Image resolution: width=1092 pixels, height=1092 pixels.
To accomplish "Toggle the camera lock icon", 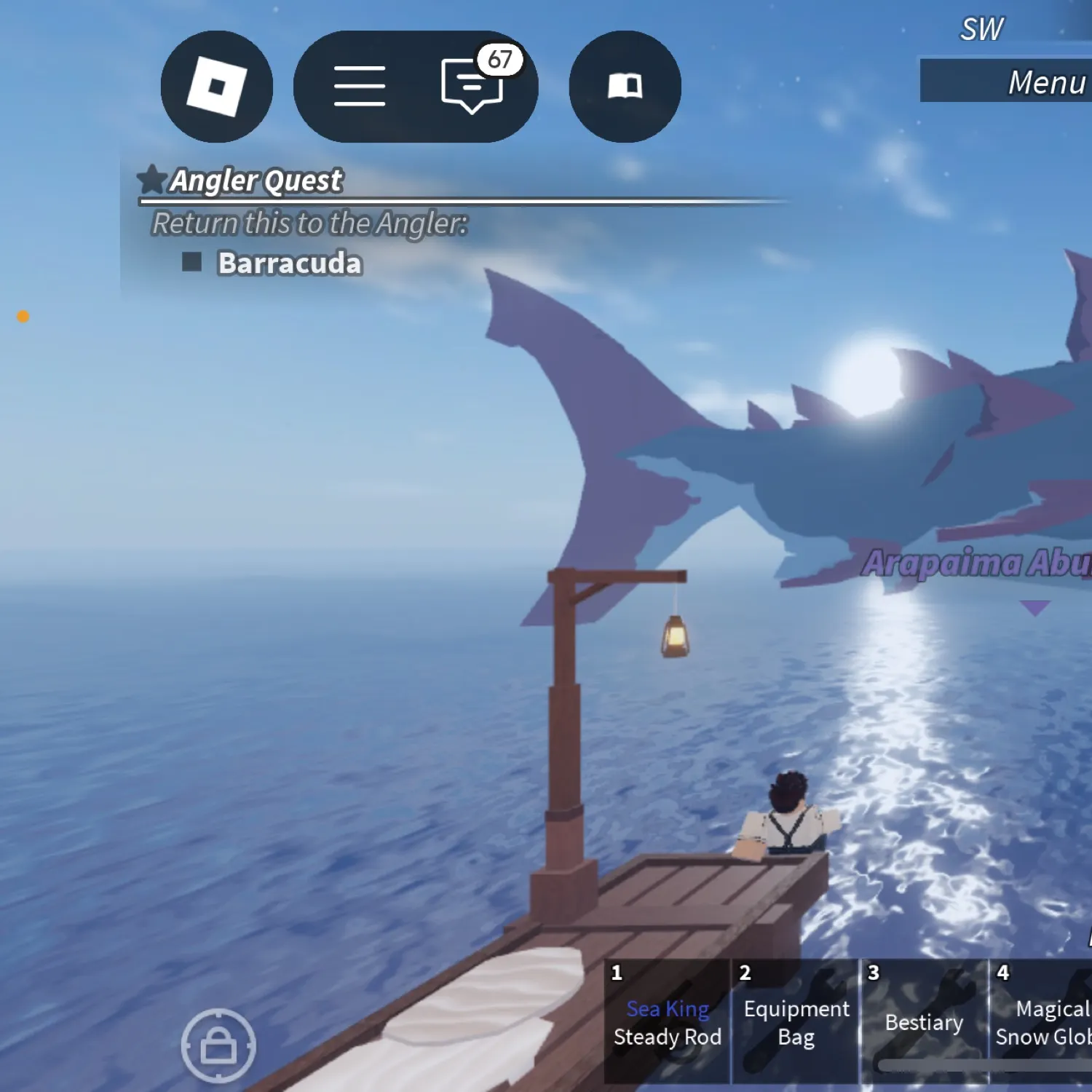I will (218, 1046).
